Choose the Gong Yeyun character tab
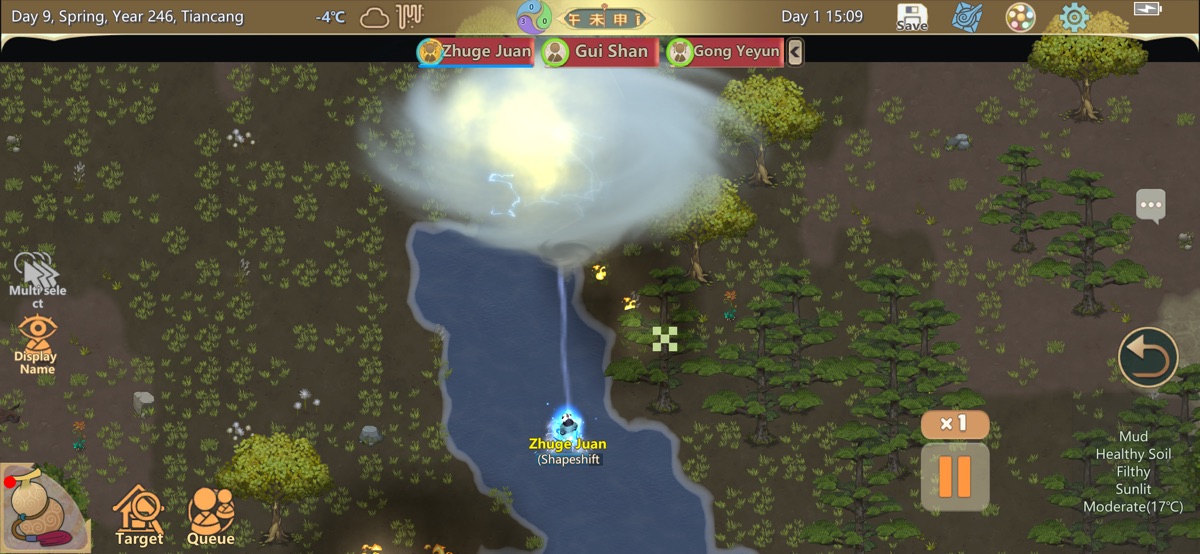Viewport: 1200px width, 554px height. tap(723, 52)
